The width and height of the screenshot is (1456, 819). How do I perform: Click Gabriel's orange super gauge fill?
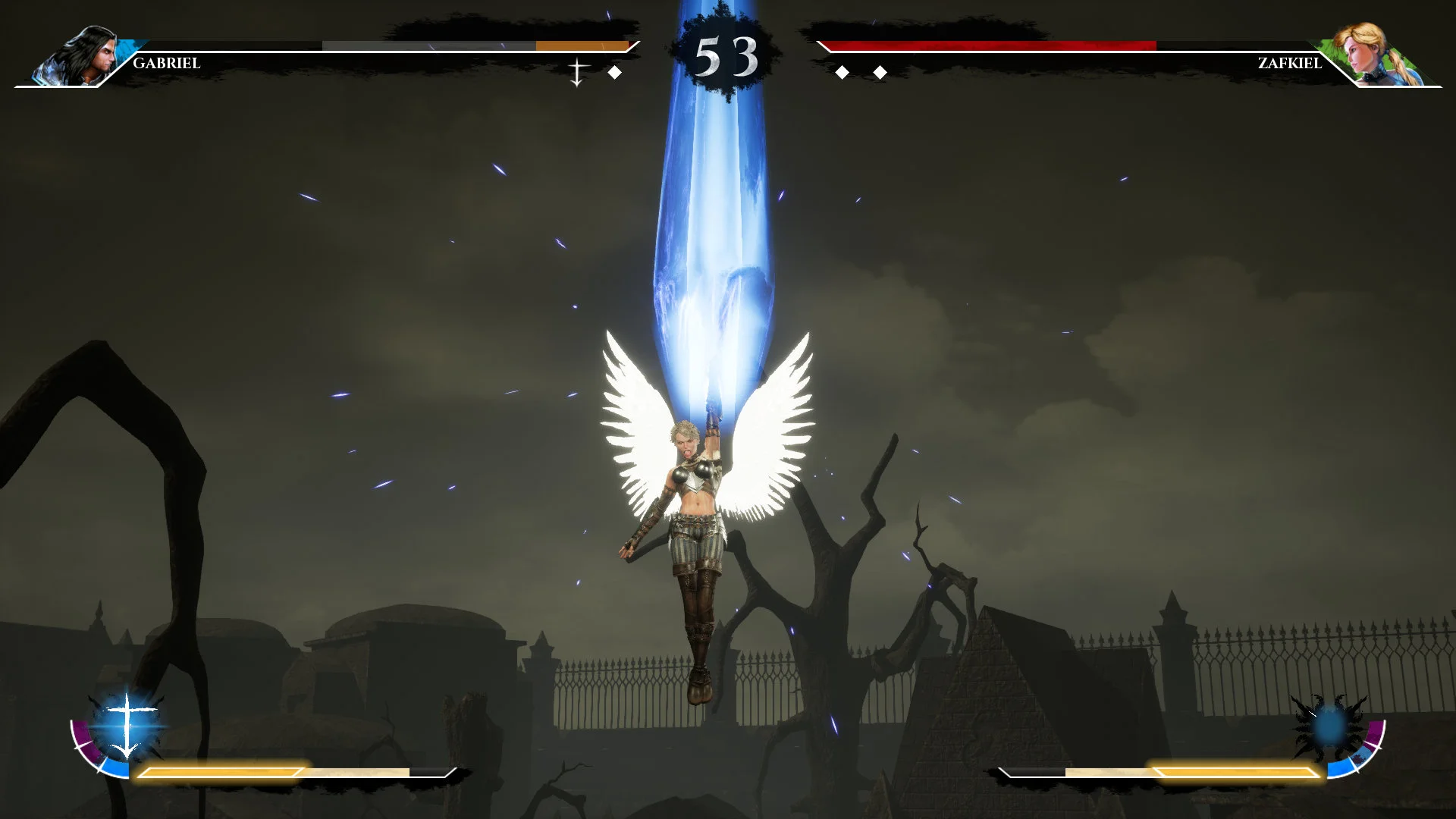[x=584, y=45]
